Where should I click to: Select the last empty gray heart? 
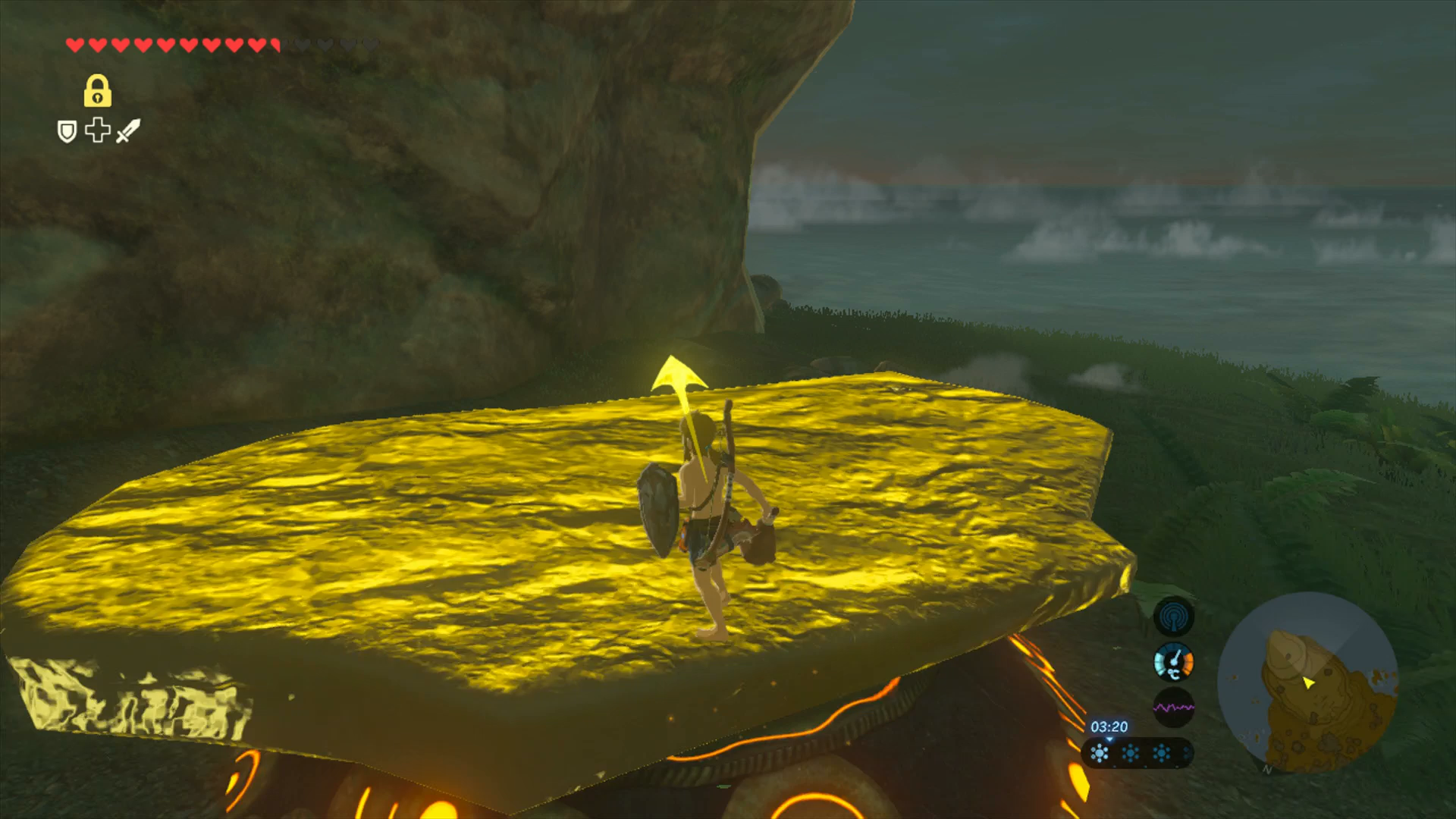pos(369,45)
